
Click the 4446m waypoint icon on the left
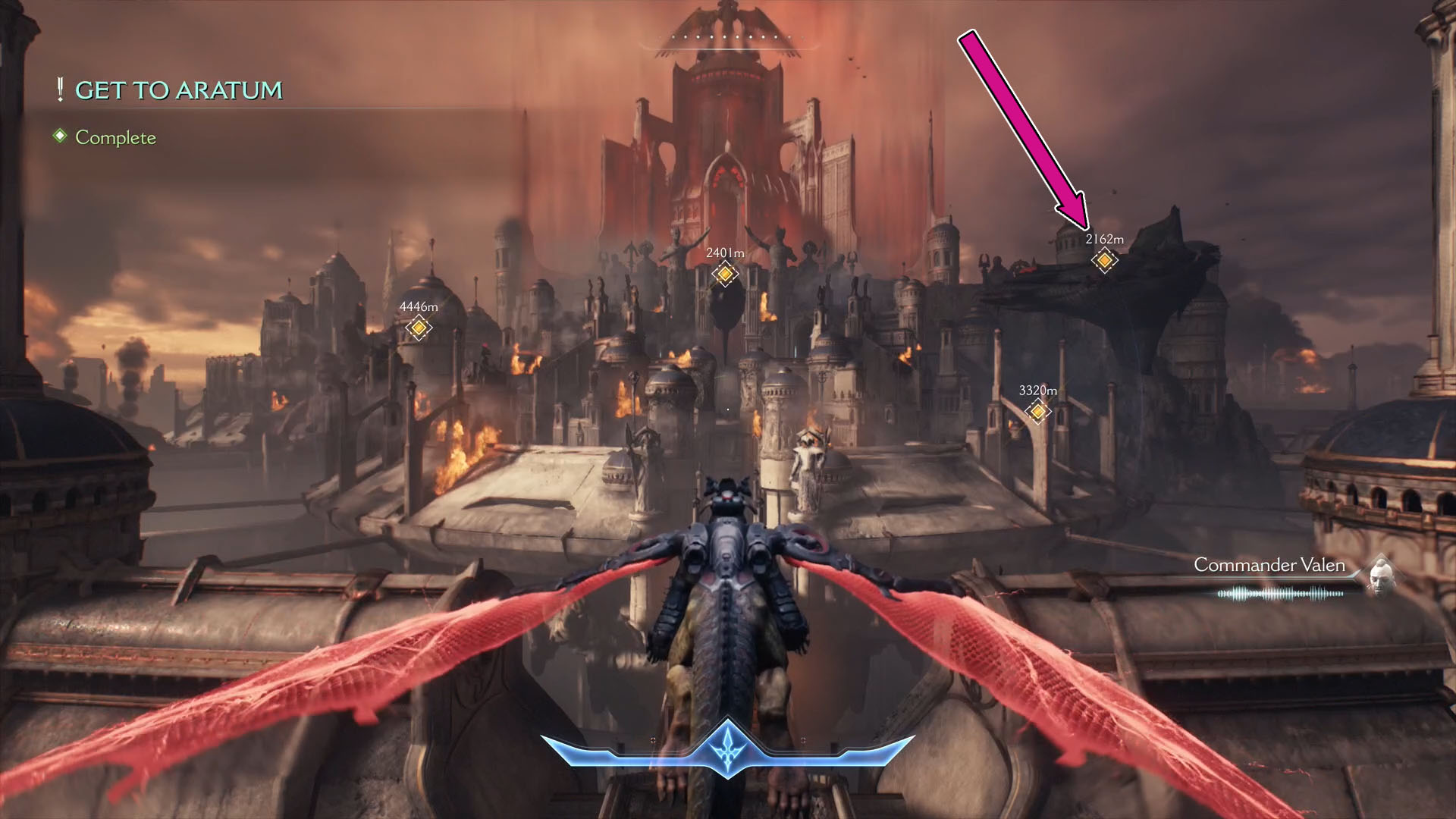[418, 328]
